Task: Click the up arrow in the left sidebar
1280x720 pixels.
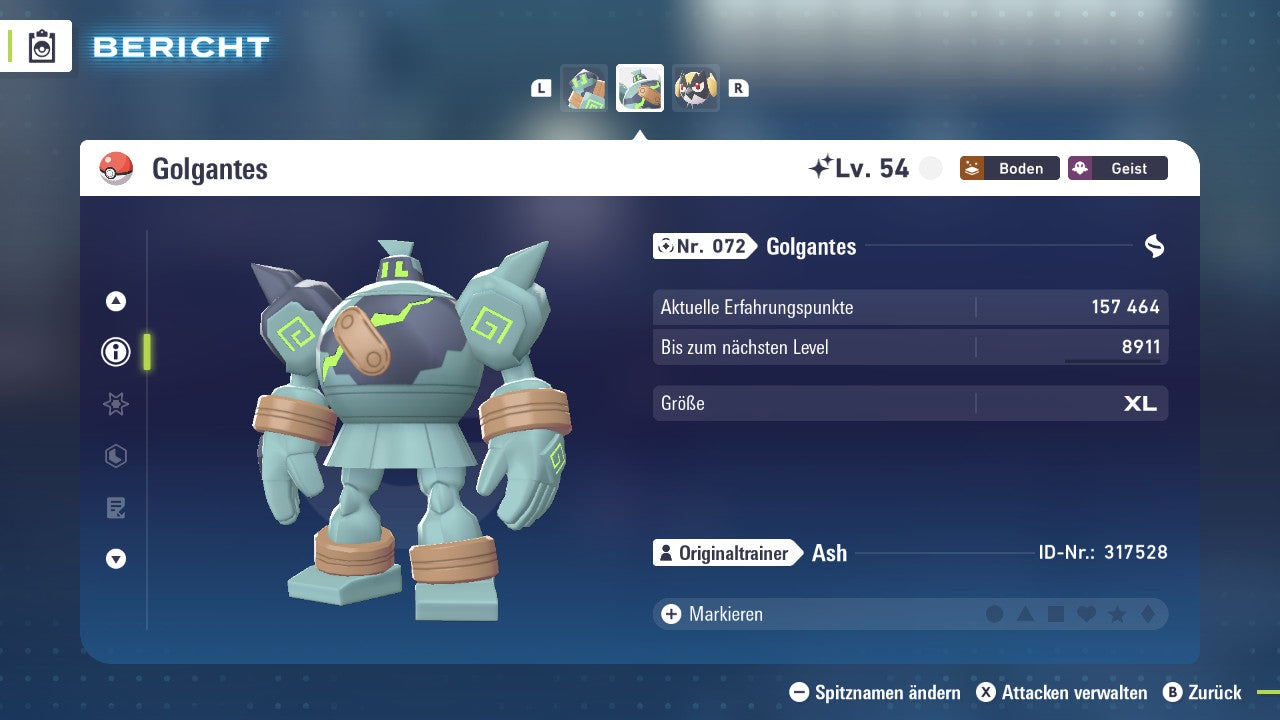Action: click(115, 300)
